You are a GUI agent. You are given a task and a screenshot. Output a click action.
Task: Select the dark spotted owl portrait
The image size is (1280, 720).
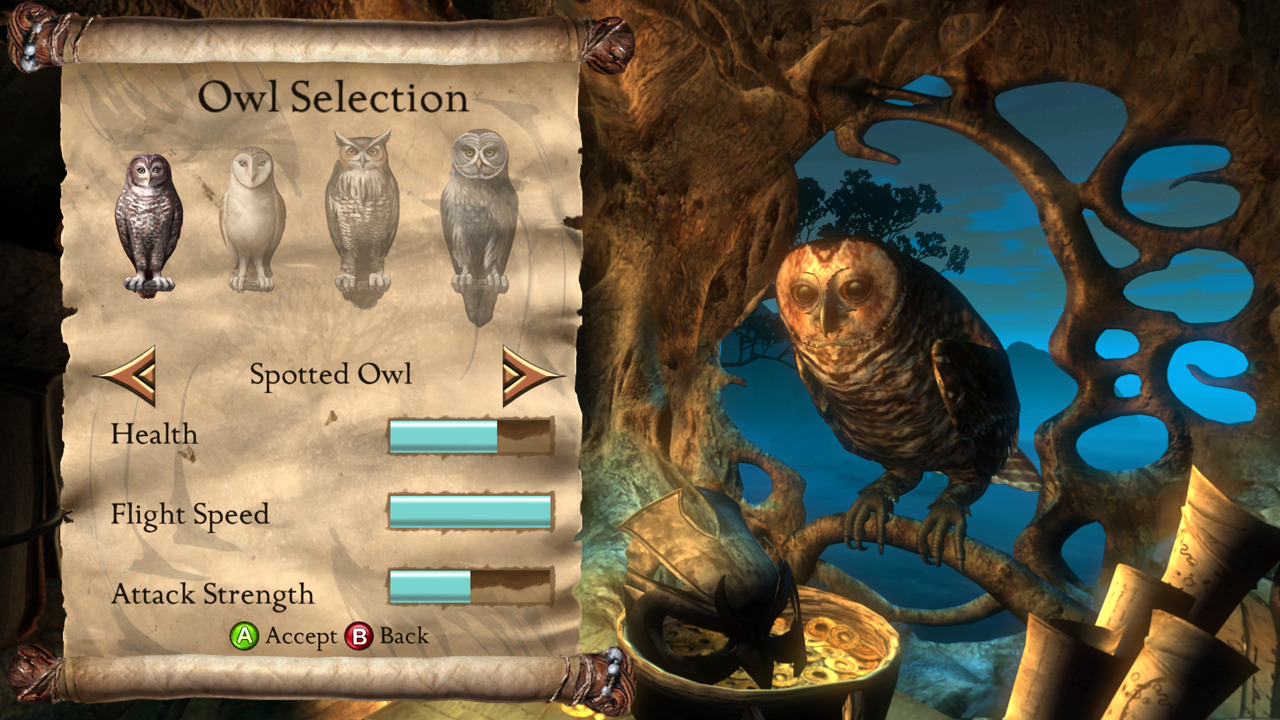[148, 224]
